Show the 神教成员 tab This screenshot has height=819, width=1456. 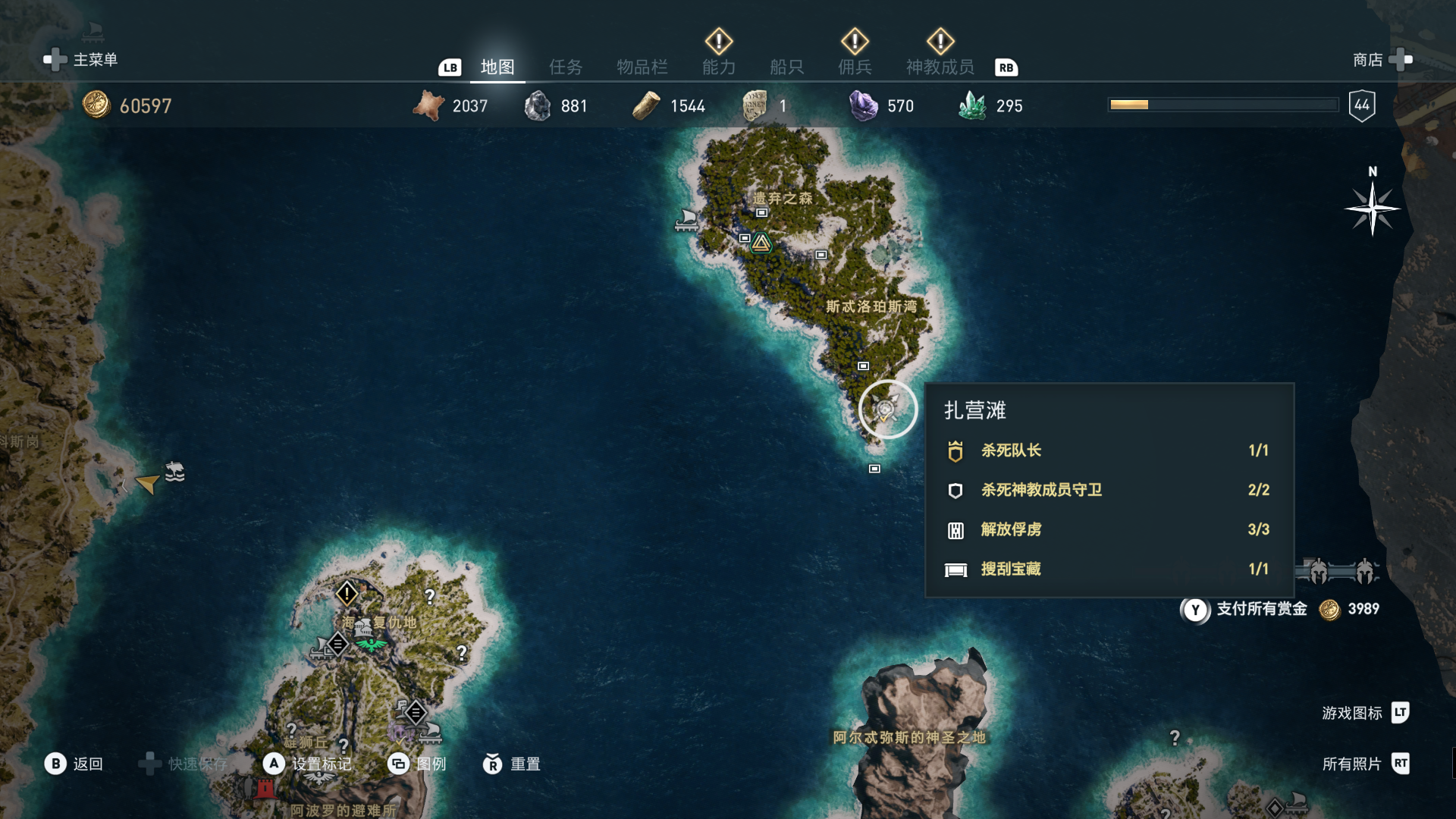tap(940, 67)
